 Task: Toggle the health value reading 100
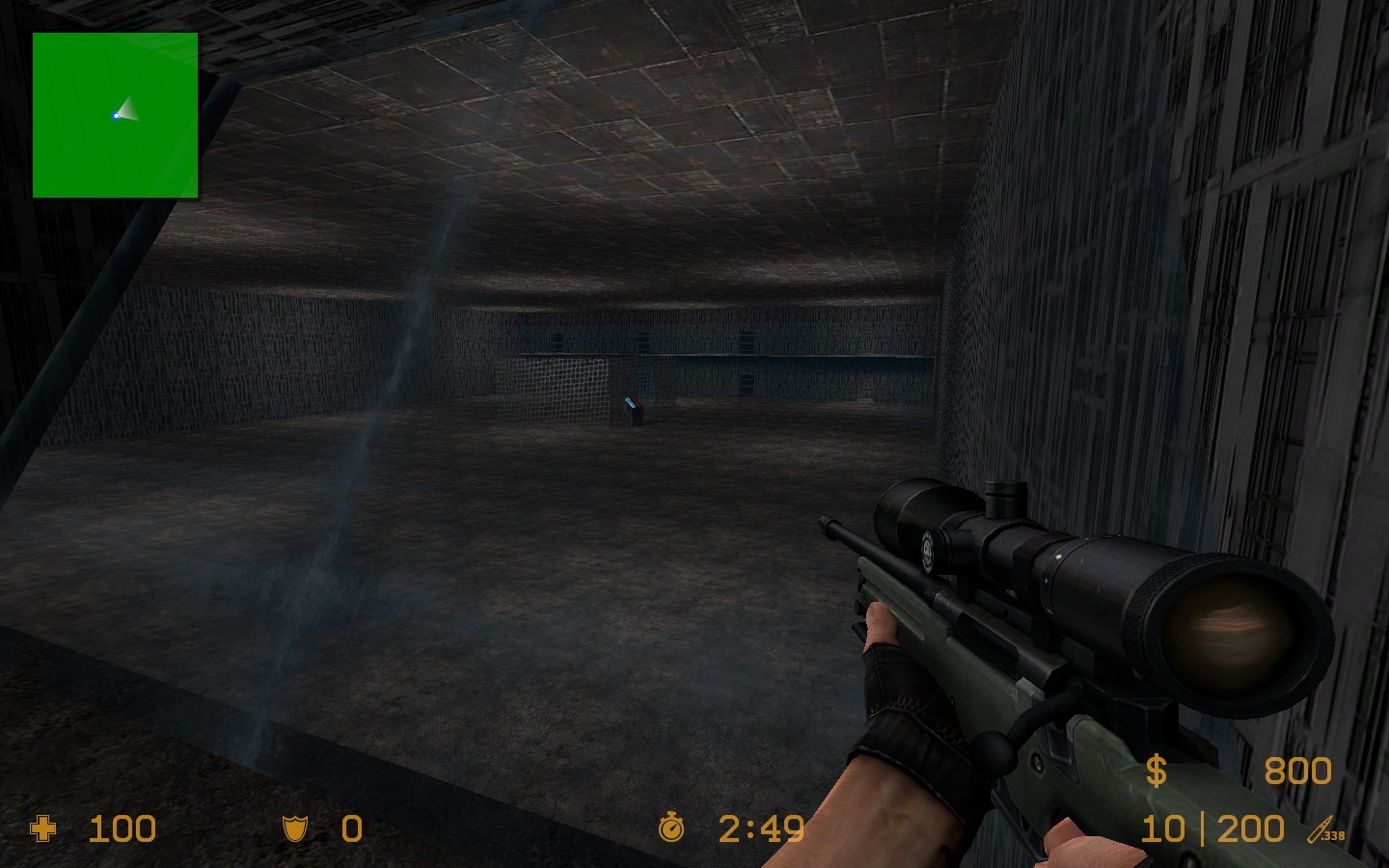tap(122, 829)
